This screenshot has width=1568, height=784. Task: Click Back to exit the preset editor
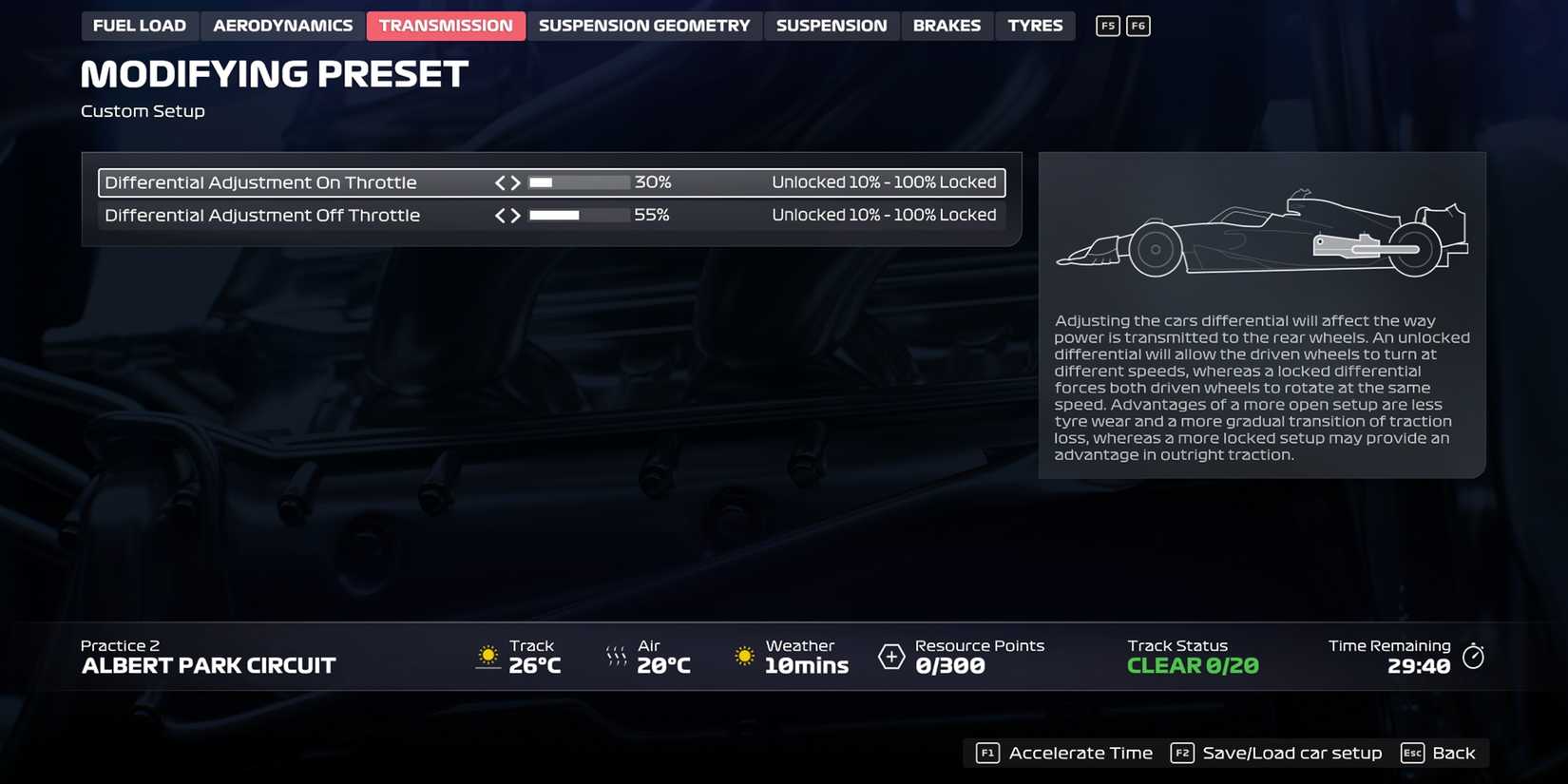(x=1456, y=753)
